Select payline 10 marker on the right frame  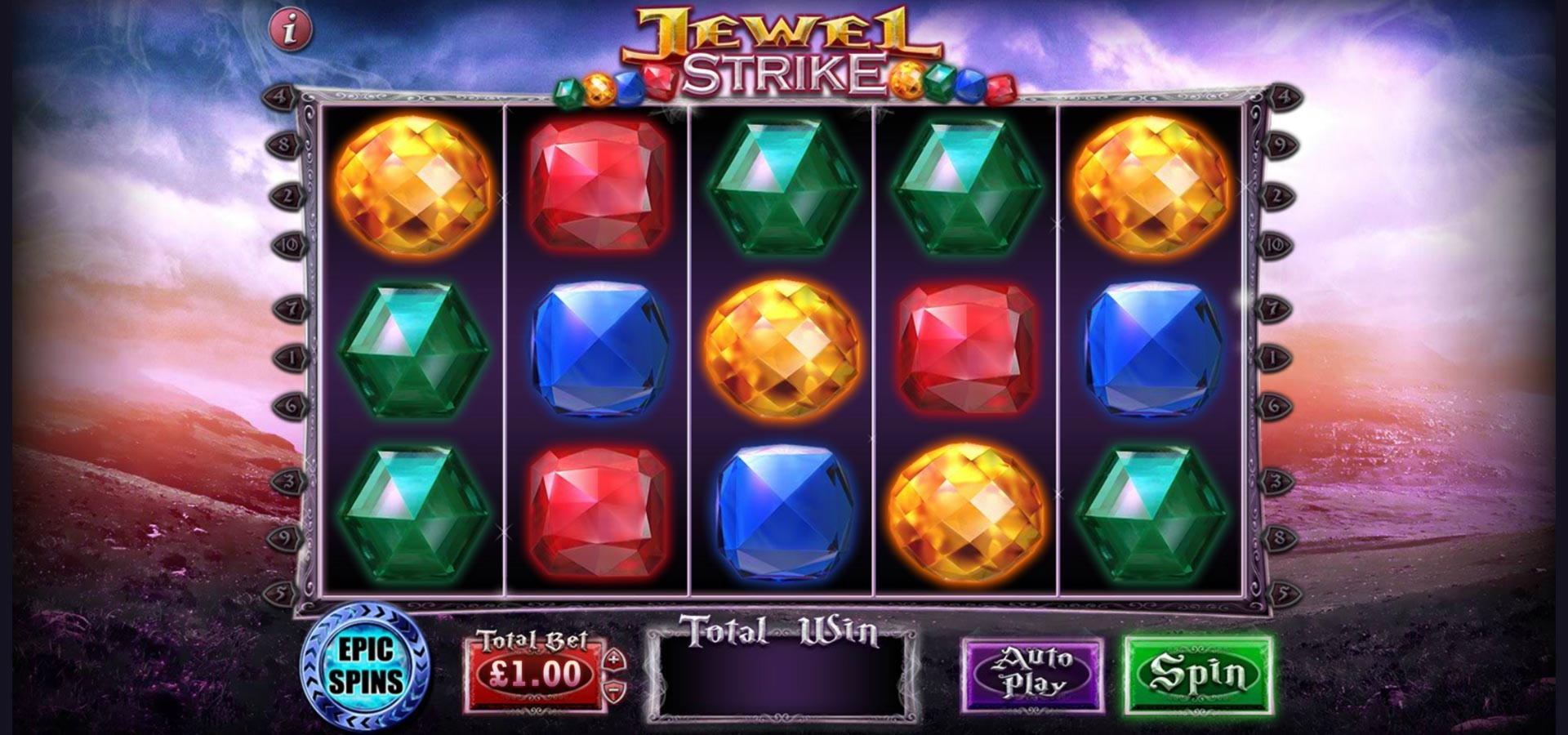pos(1276,245)
